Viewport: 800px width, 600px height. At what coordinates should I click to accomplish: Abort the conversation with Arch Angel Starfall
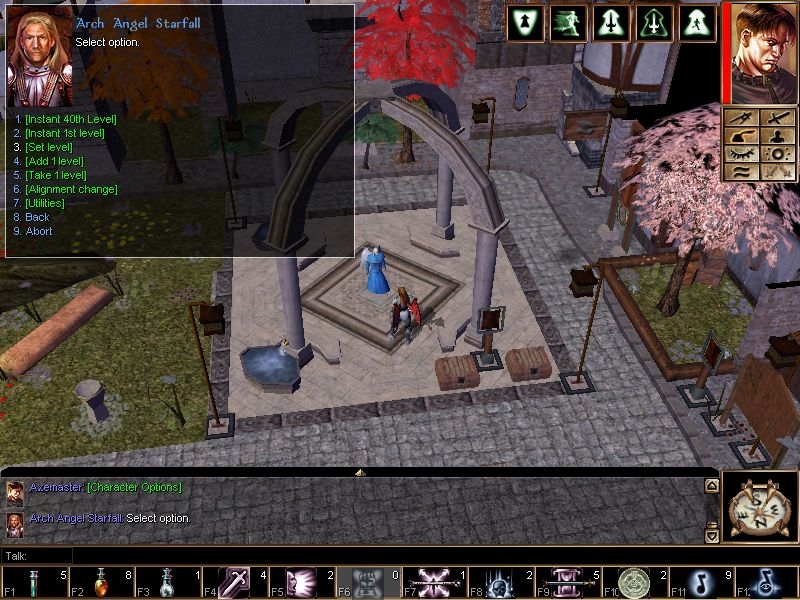pyautogui.click(x=38, y=231)
